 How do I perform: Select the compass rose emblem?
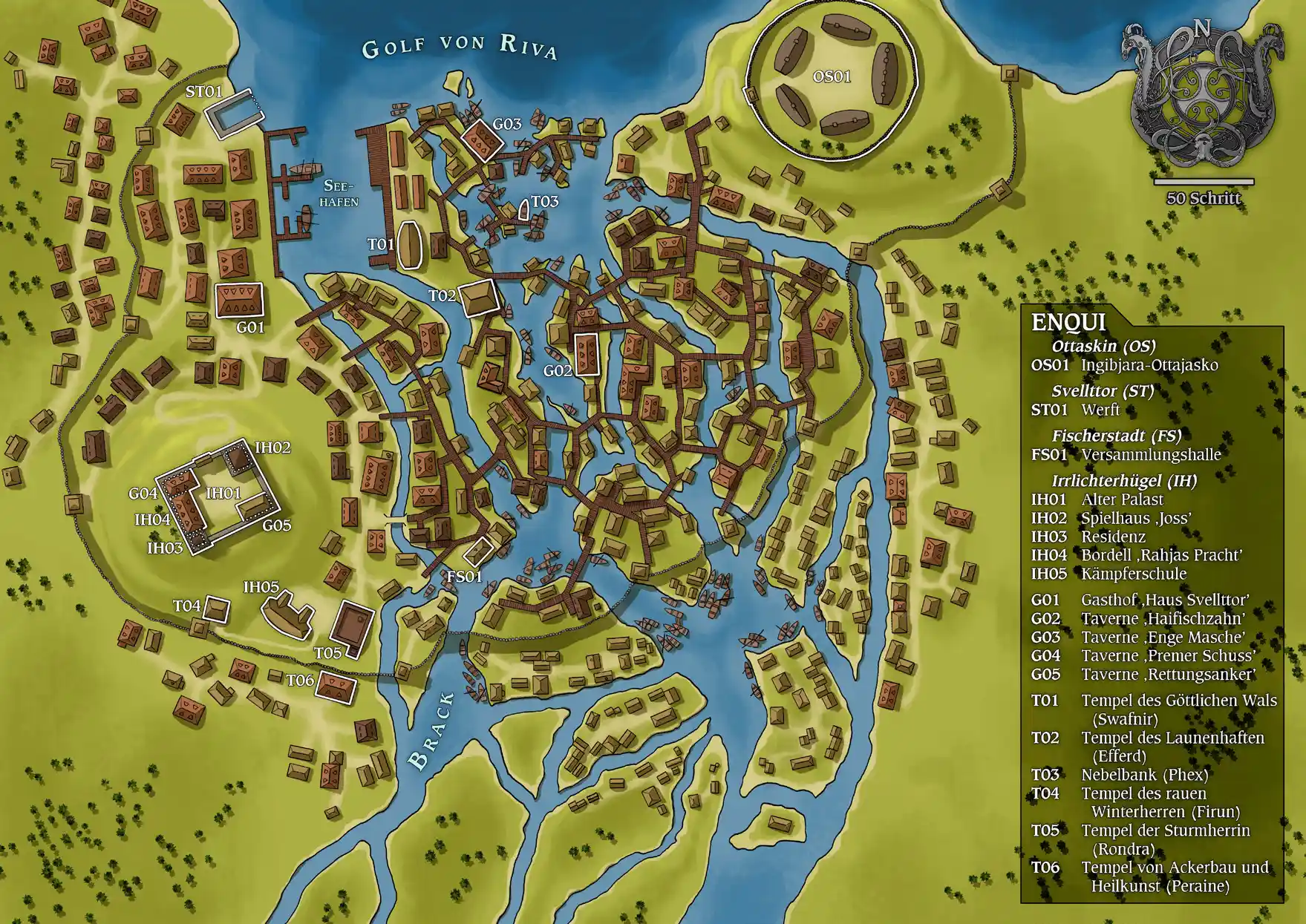pyautogui.click(x=1202, y=85)
